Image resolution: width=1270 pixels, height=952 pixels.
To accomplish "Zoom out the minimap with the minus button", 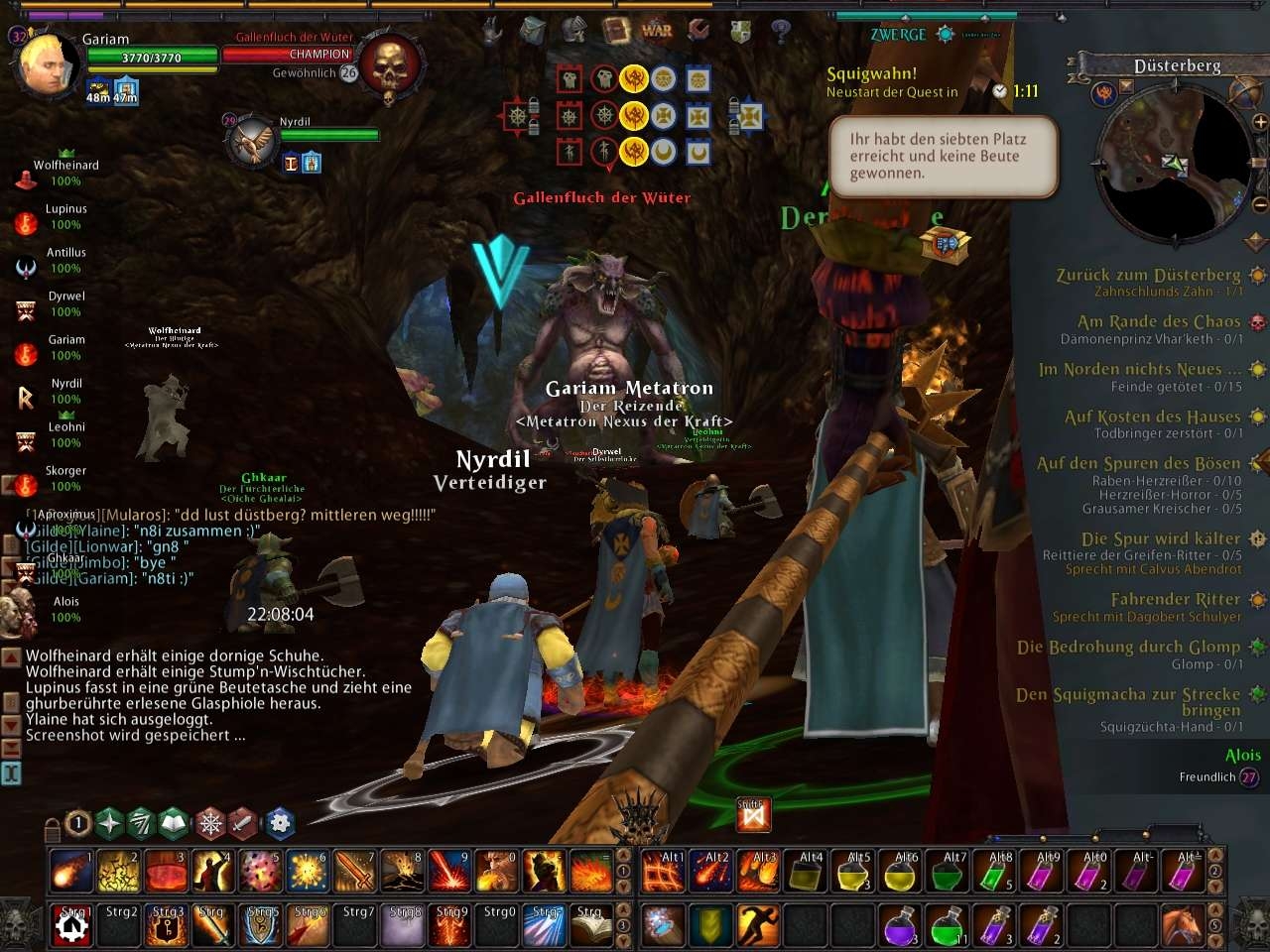I will 1260,205.
